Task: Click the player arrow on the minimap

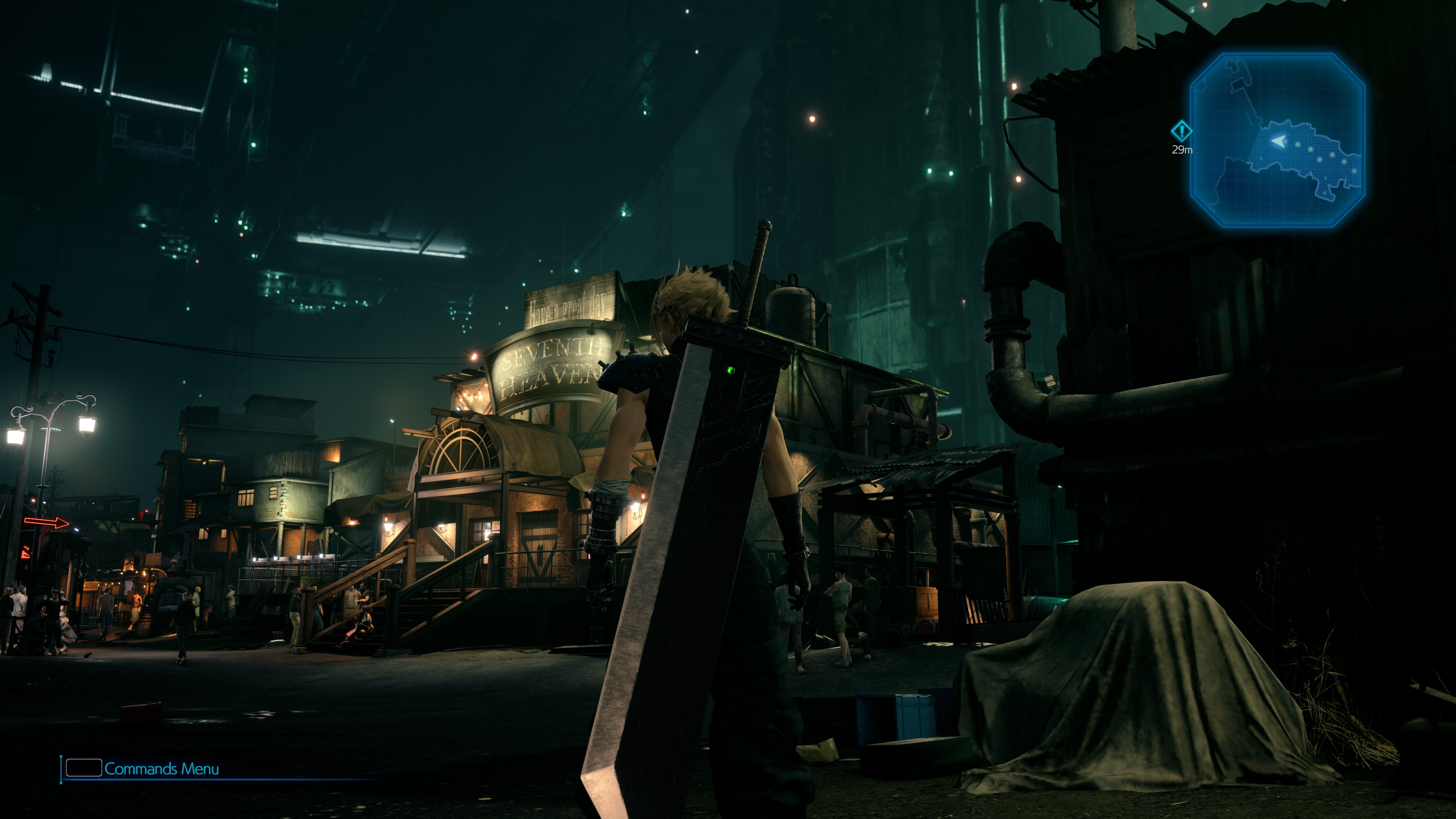Action: [x=1278, y=141]
